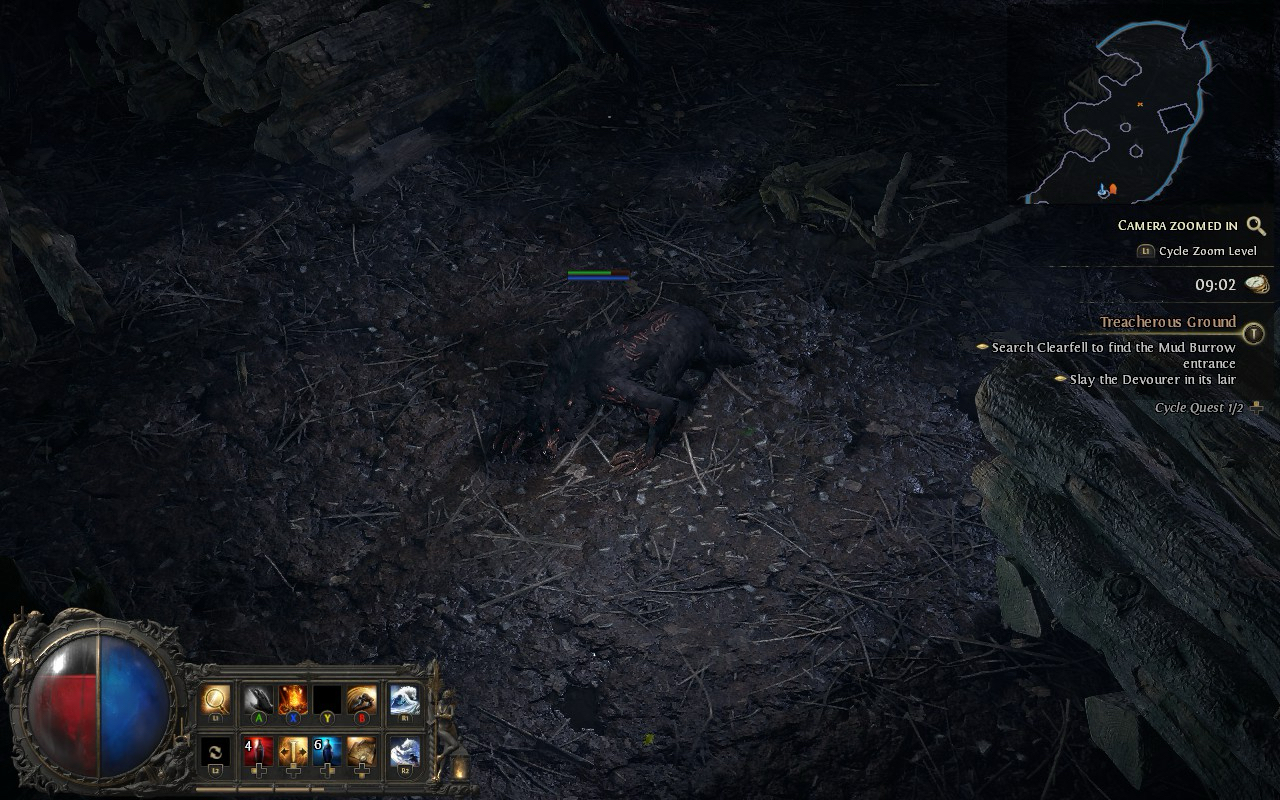
Task: Select the golden pillar with arrows icon
Action: 293,752
